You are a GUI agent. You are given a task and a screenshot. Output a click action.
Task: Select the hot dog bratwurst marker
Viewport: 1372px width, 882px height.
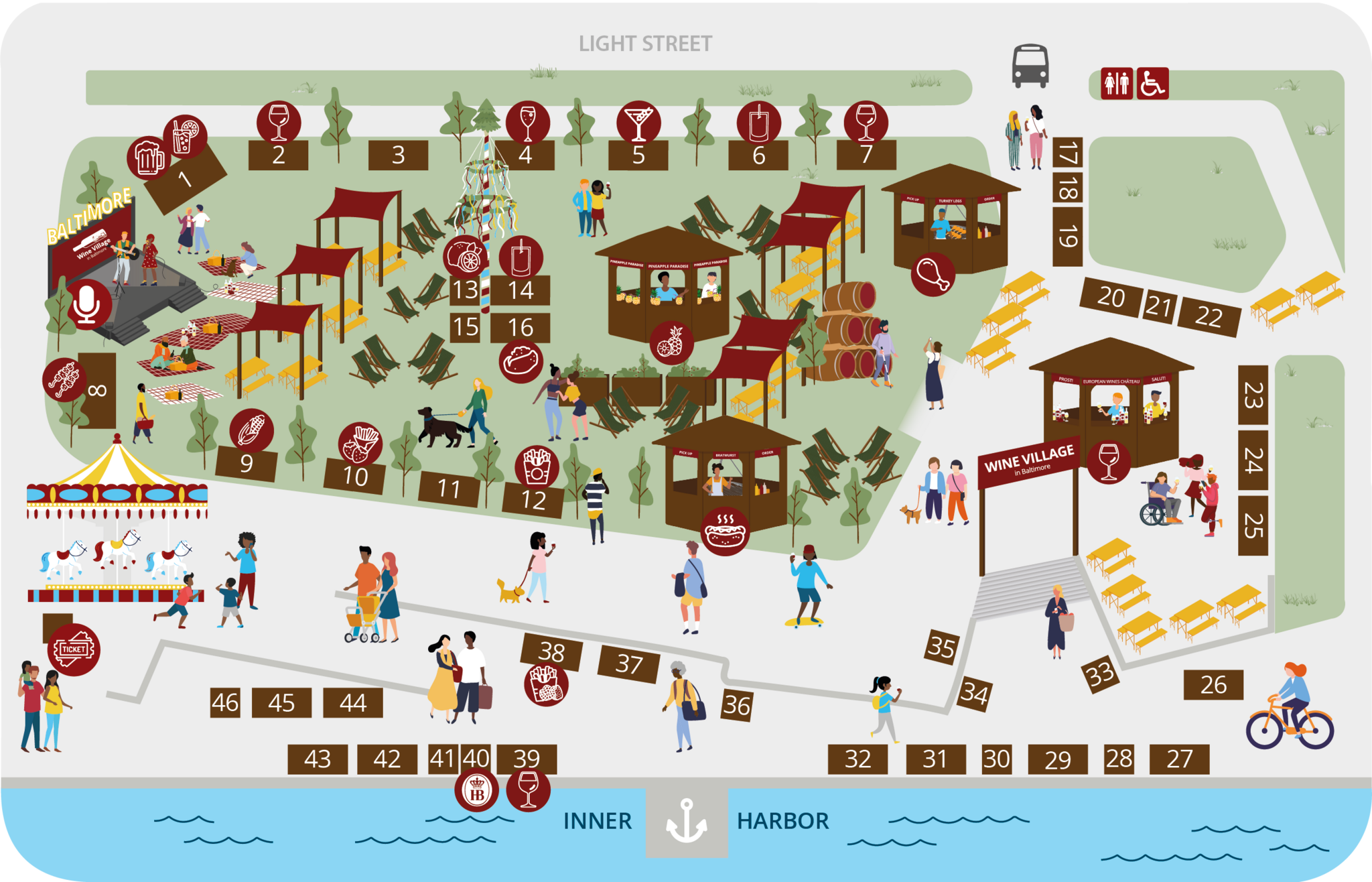pos(726,530)
